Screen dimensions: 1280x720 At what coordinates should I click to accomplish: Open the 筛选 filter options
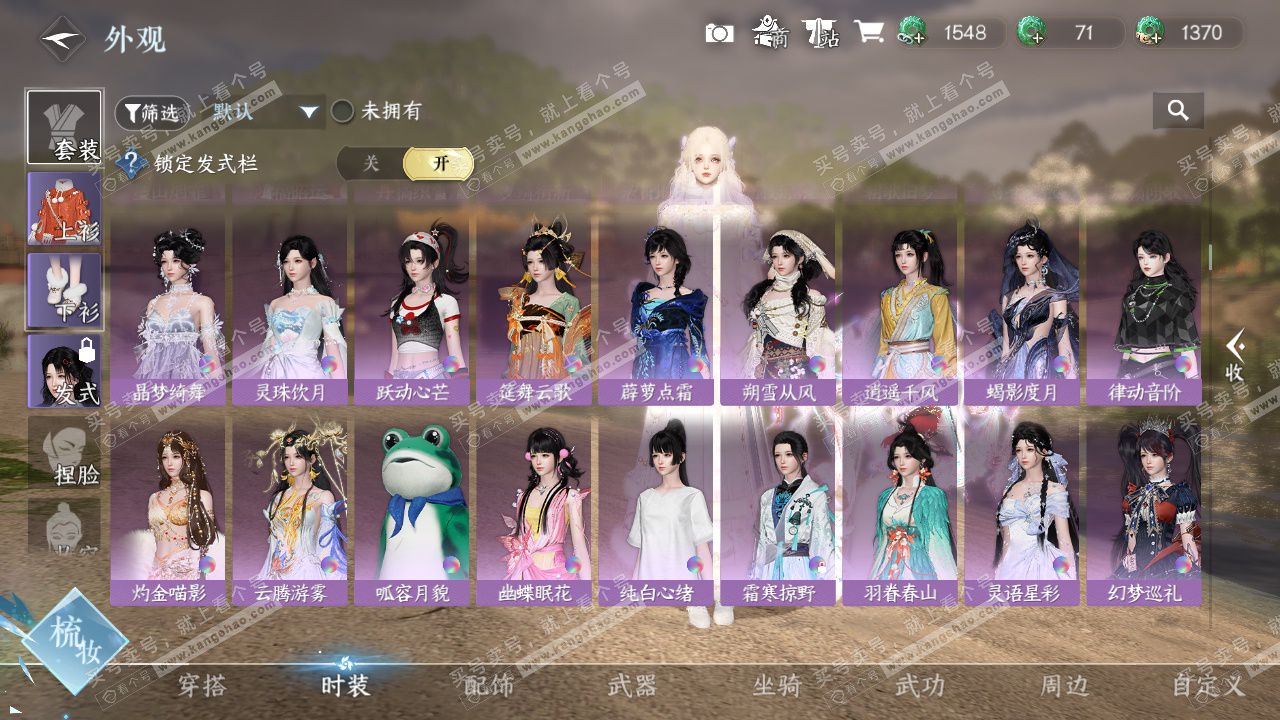coord(147,113)
